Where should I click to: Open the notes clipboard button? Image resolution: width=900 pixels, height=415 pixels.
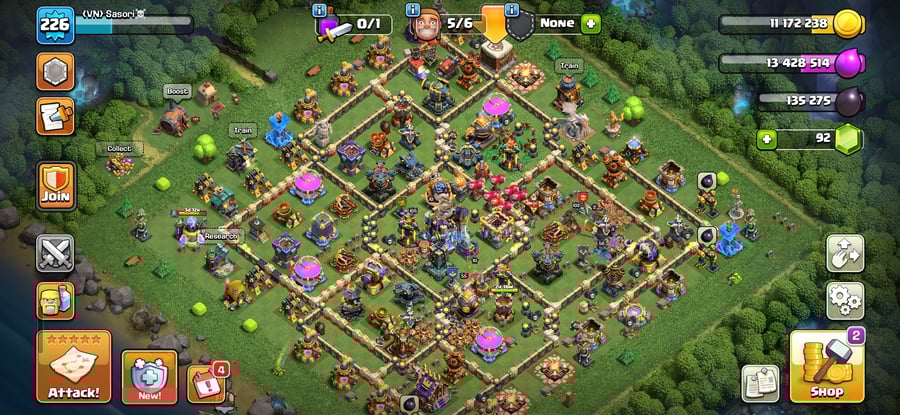(760, 382)
